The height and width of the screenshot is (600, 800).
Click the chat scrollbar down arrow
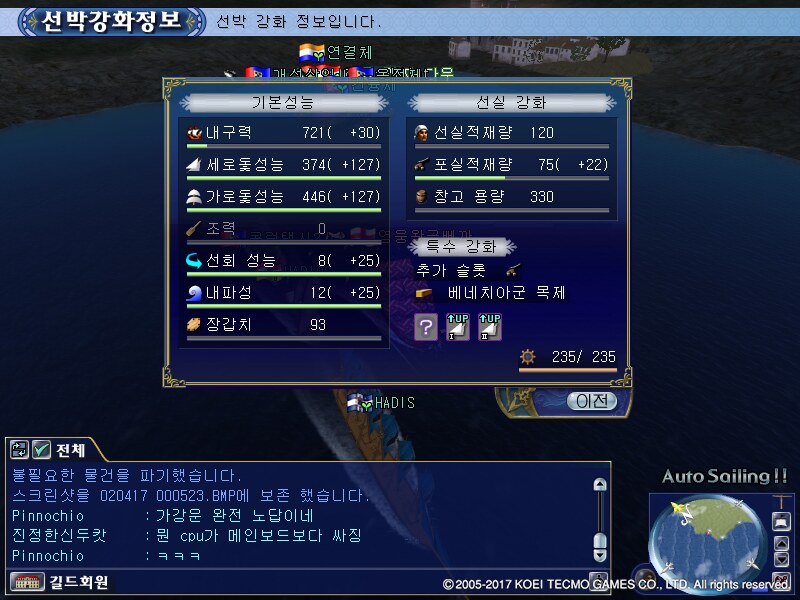(600, 554)
